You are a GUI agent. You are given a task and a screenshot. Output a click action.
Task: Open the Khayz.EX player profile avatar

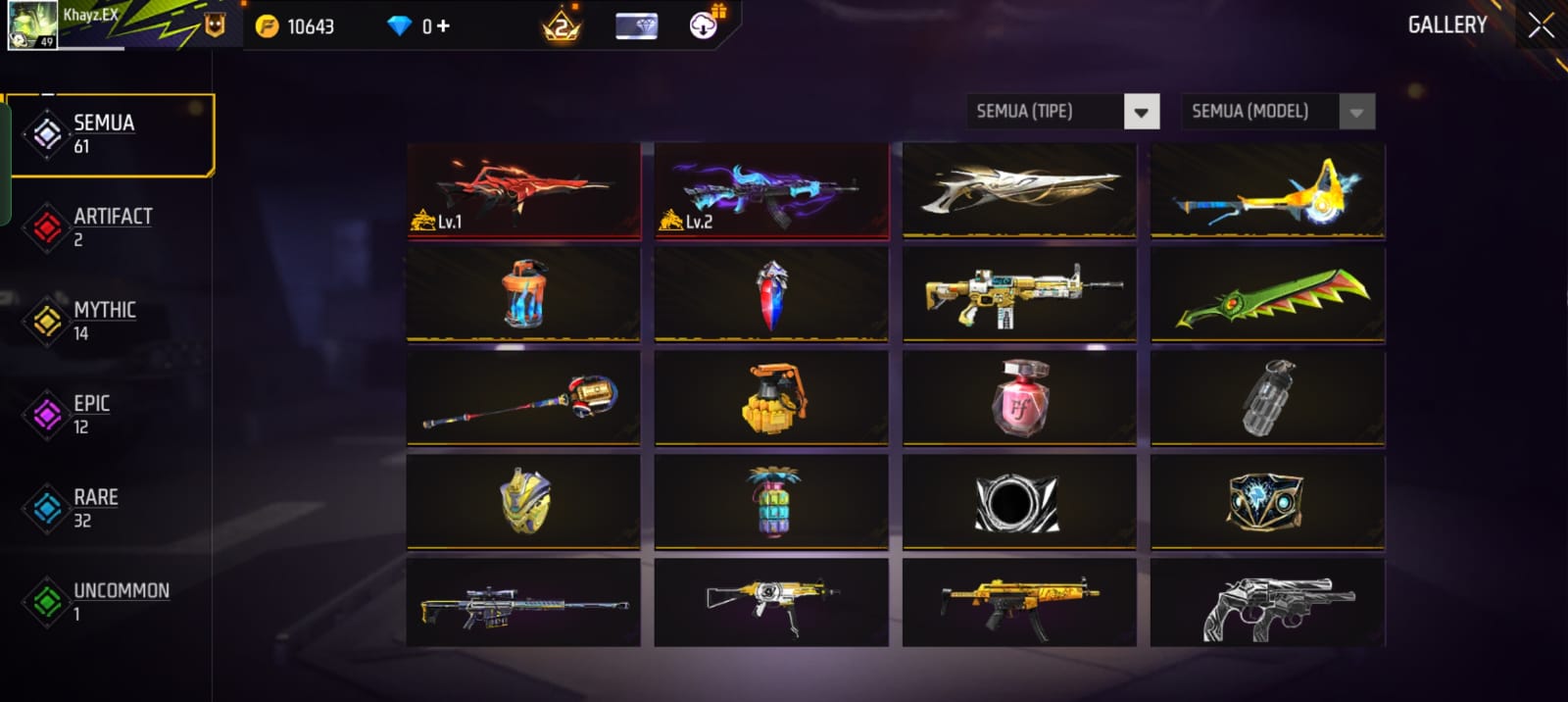pos(31,25)
